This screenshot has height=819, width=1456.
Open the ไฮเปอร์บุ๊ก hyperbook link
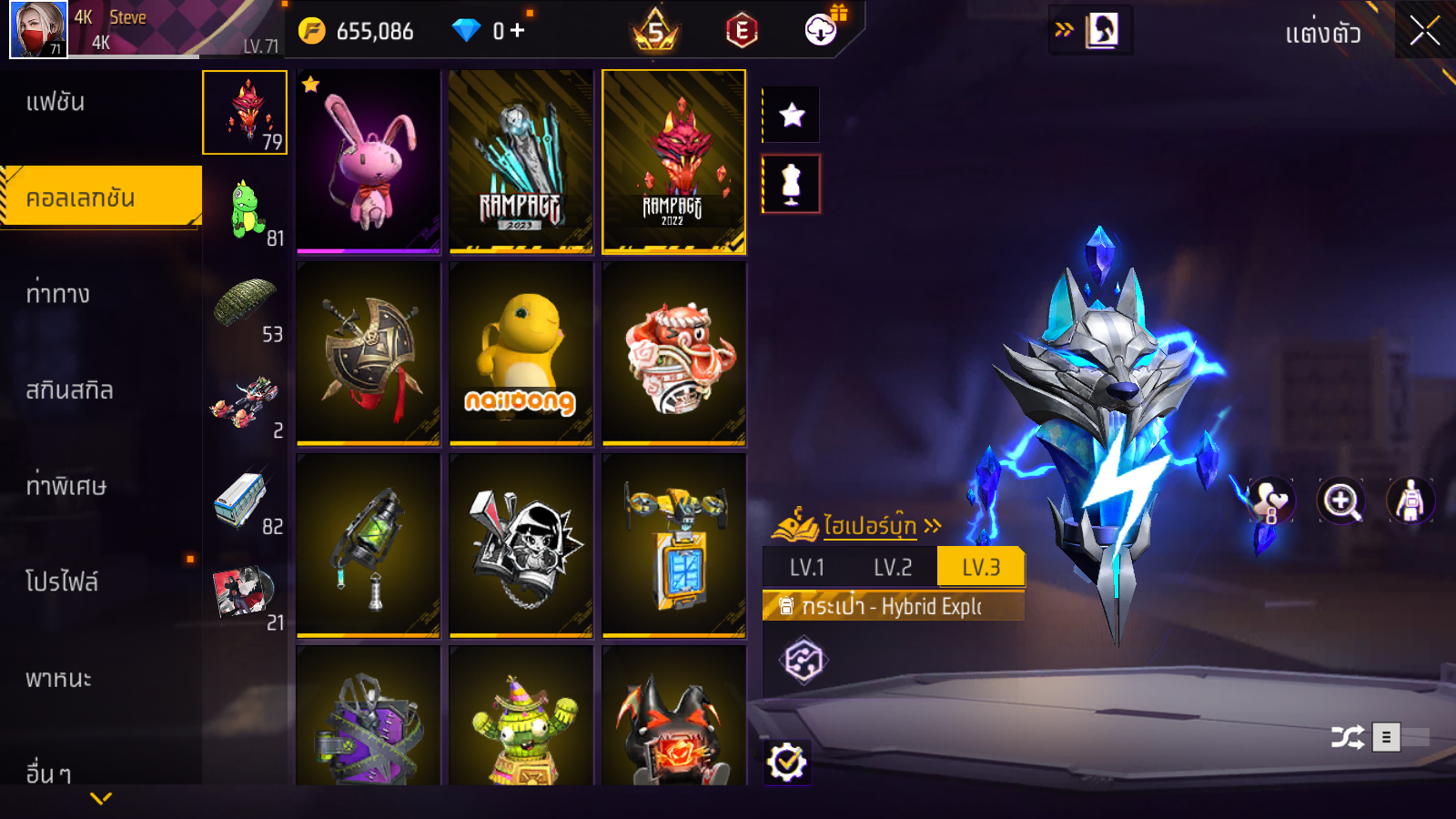868,526
